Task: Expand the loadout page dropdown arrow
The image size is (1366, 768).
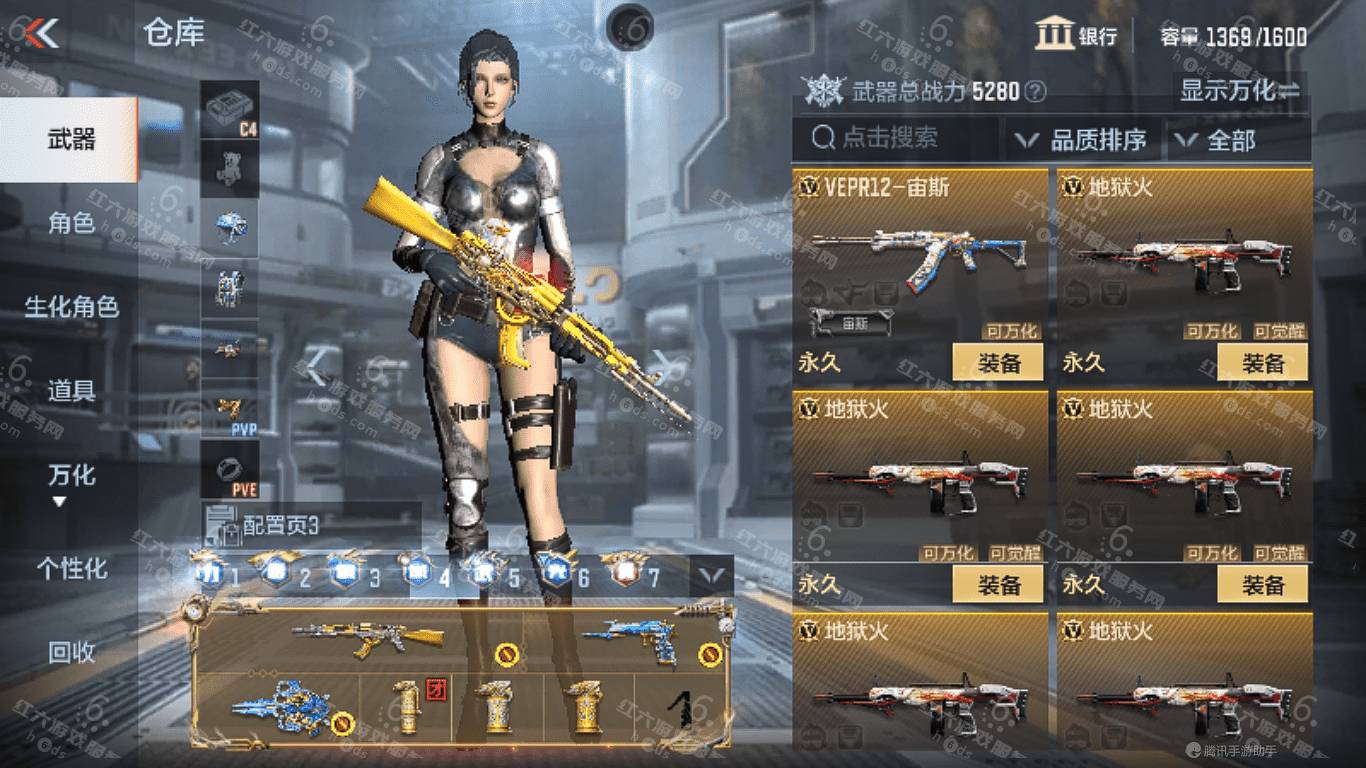Action: coord(712,575)
